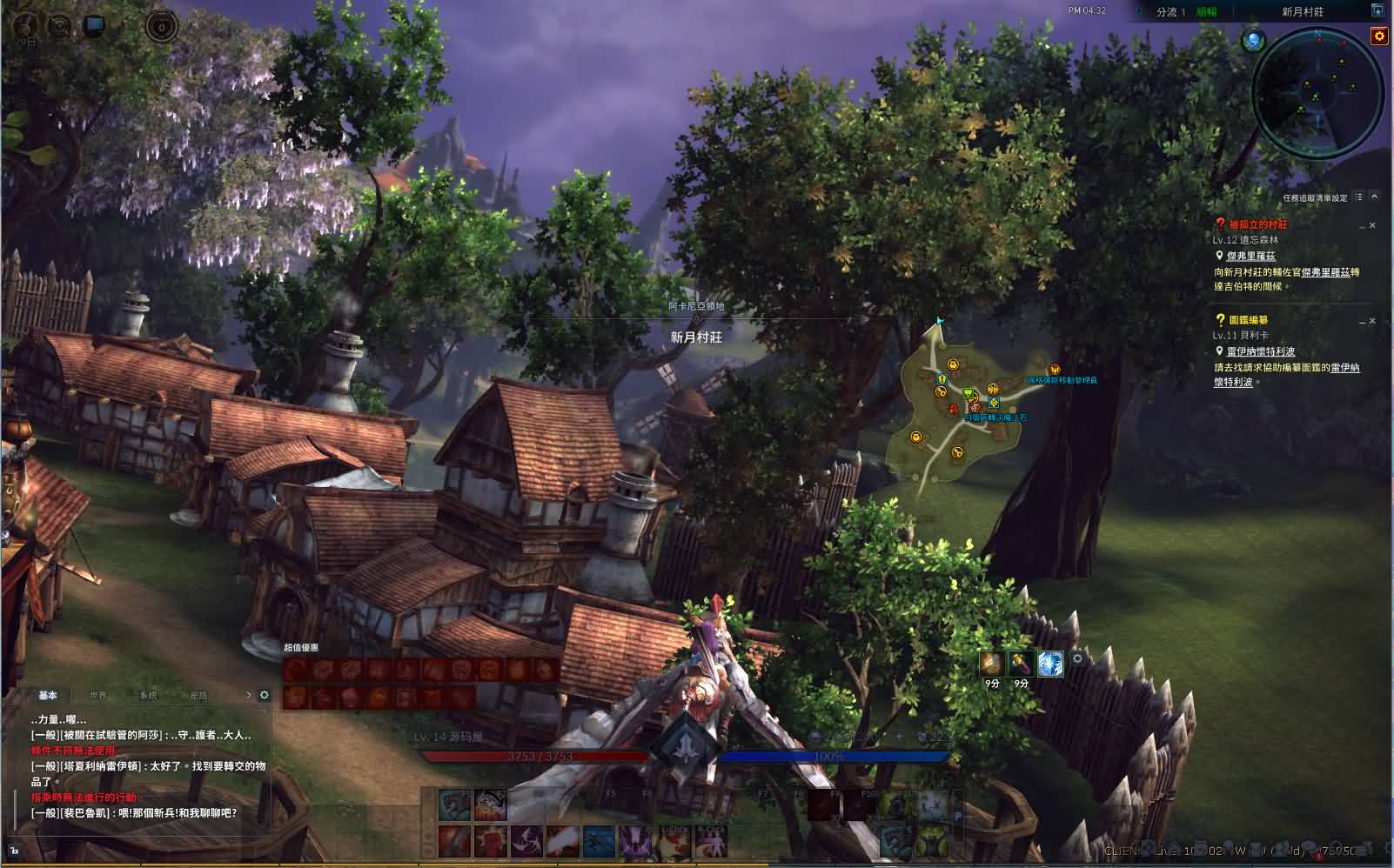
Task: Click the blue monitor icon at top-left
Action: (x=94, y=25)
